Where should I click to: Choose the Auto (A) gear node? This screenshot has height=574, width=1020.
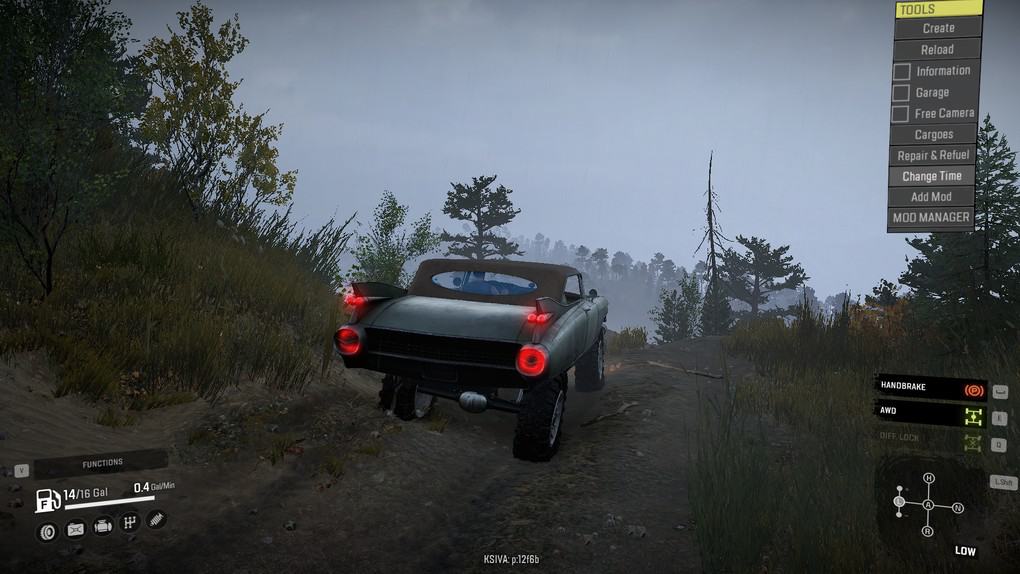928,506
